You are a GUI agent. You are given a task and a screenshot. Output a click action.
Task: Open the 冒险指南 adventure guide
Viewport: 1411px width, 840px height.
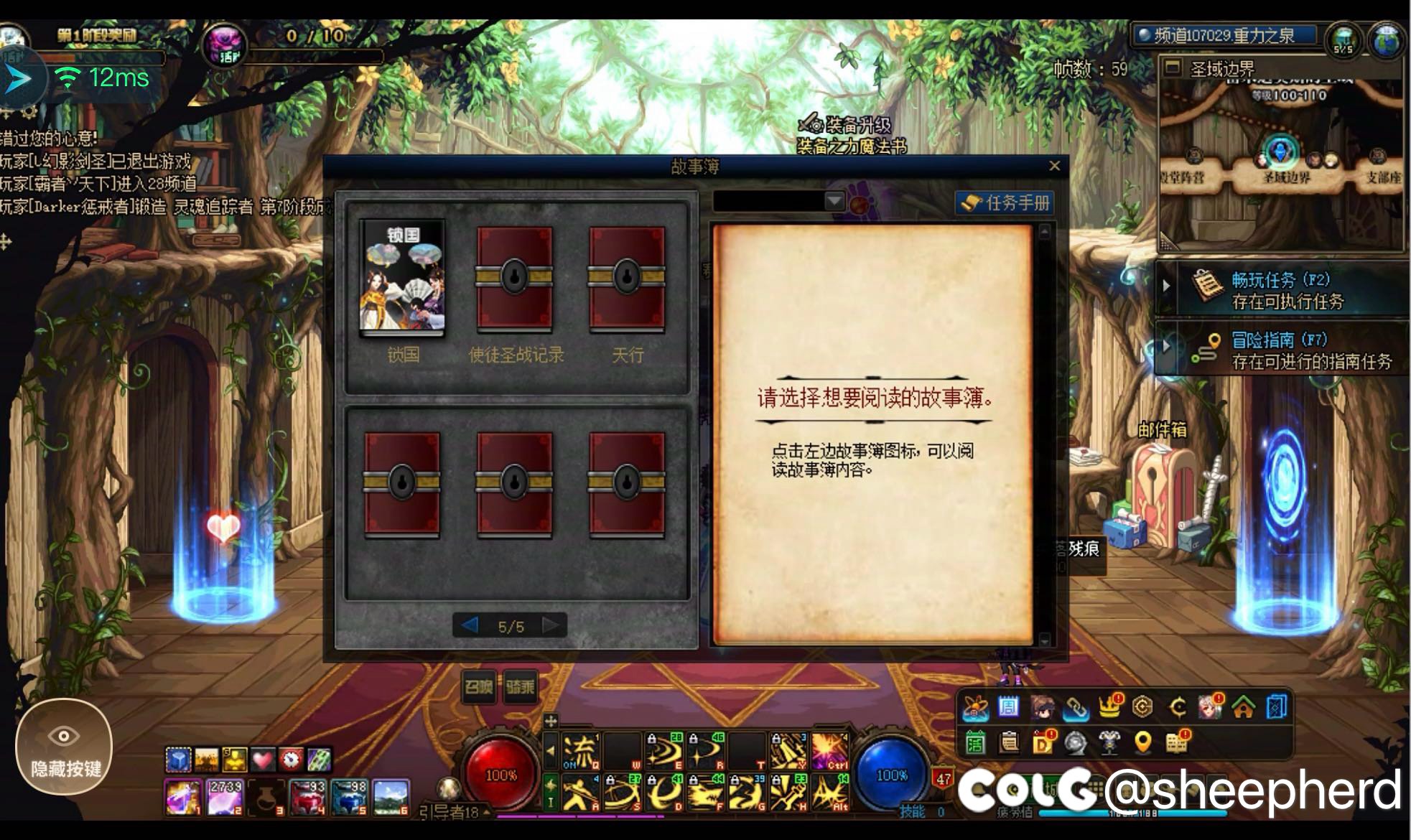coord(1282,350)
